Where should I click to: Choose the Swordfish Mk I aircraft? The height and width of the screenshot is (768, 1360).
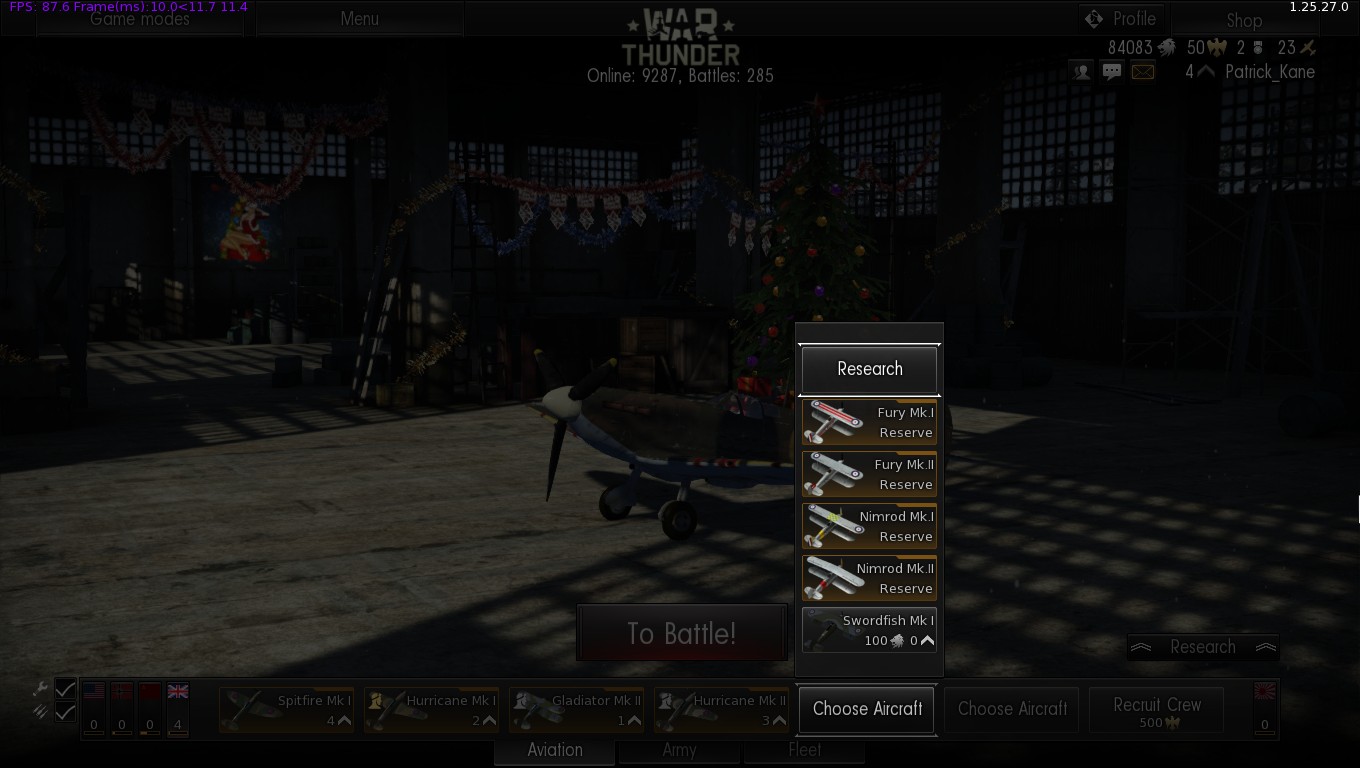(869, 630)
